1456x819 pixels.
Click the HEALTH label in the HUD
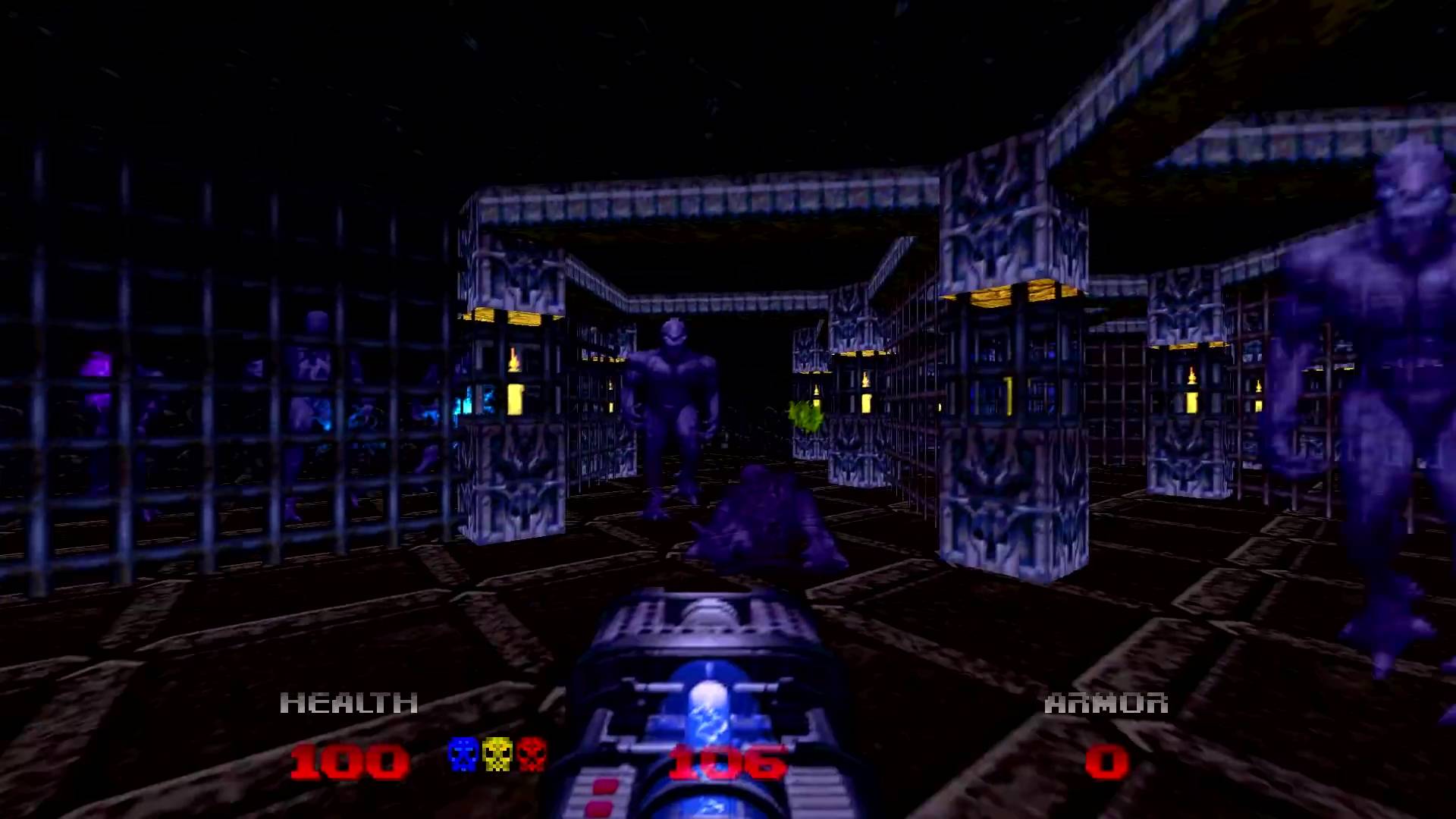coord(350,703)
